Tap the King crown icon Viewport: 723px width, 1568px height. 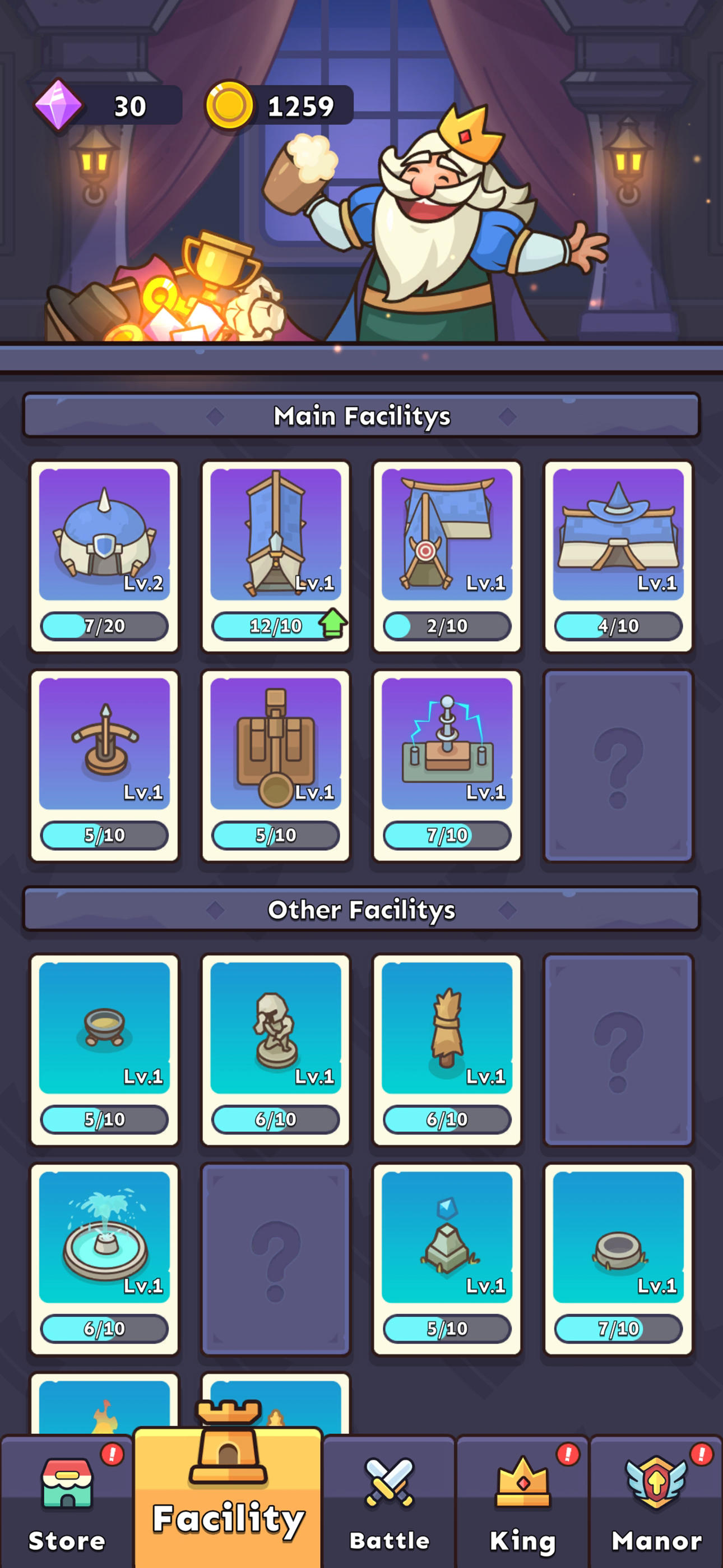tap(523, 1483)
